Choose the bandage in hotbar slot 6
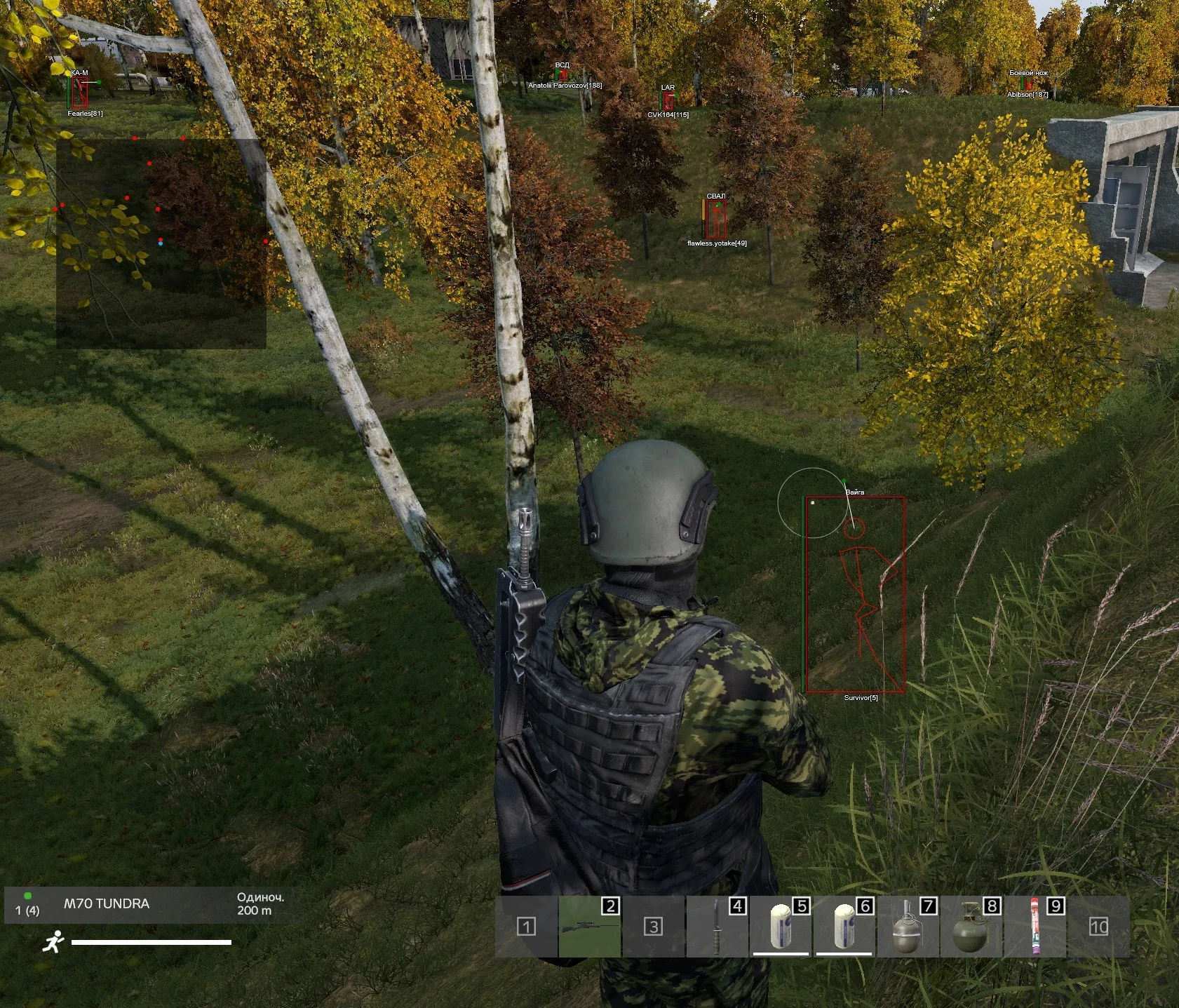 844,927
